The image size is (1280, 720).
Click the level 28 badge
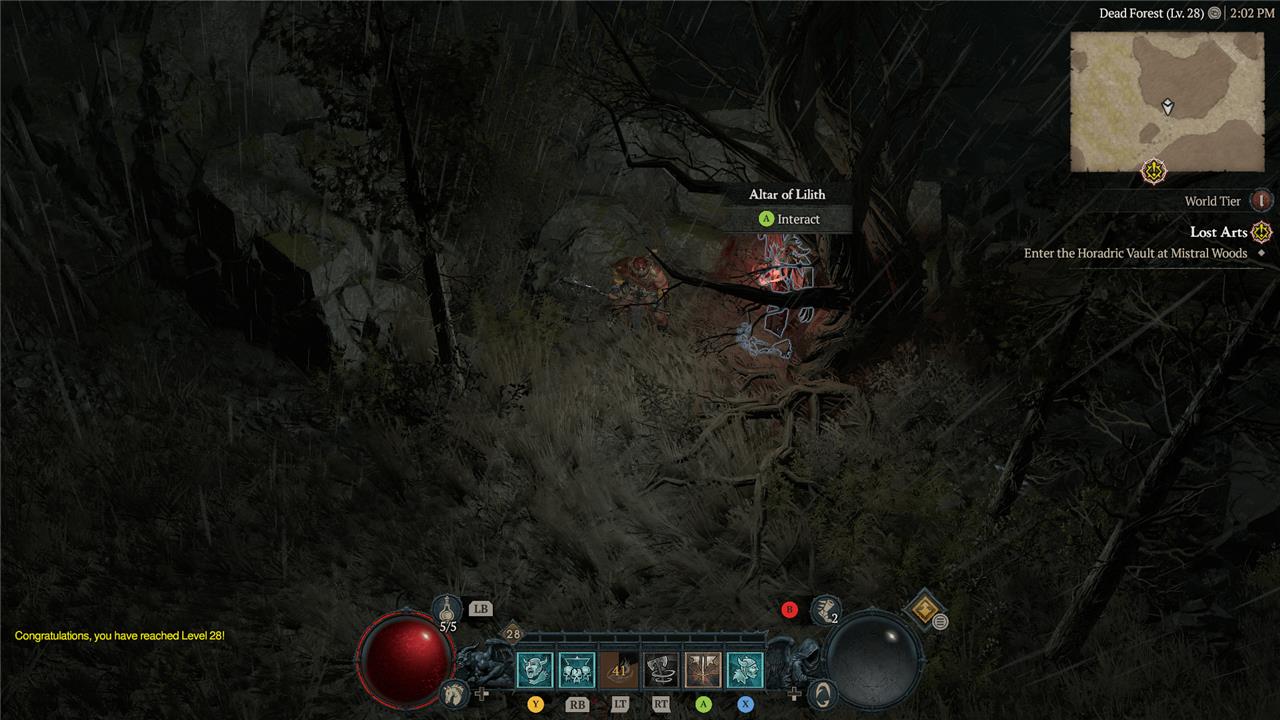[512, 633]
